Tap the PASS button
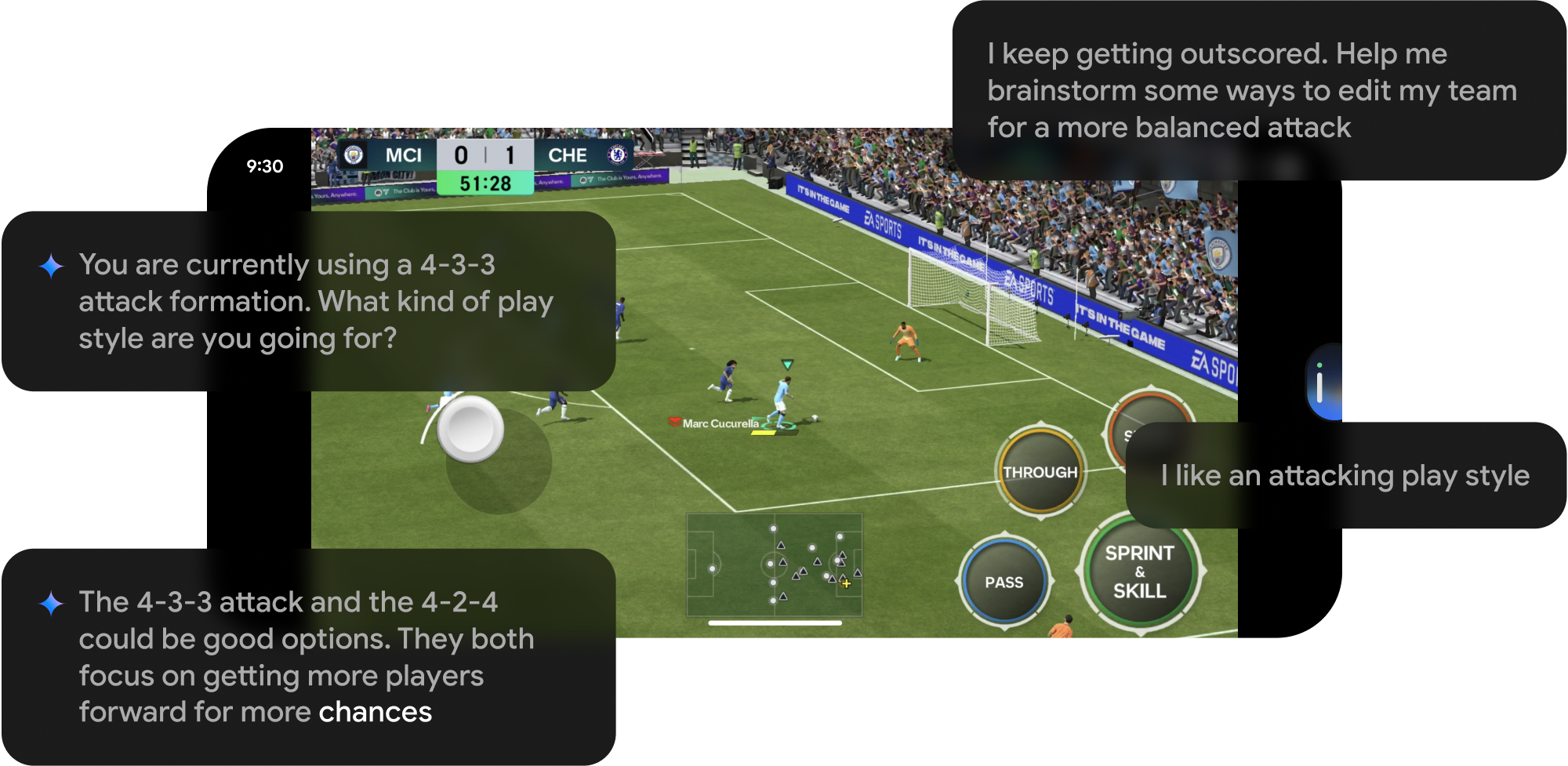 (x=1004, y=582)
